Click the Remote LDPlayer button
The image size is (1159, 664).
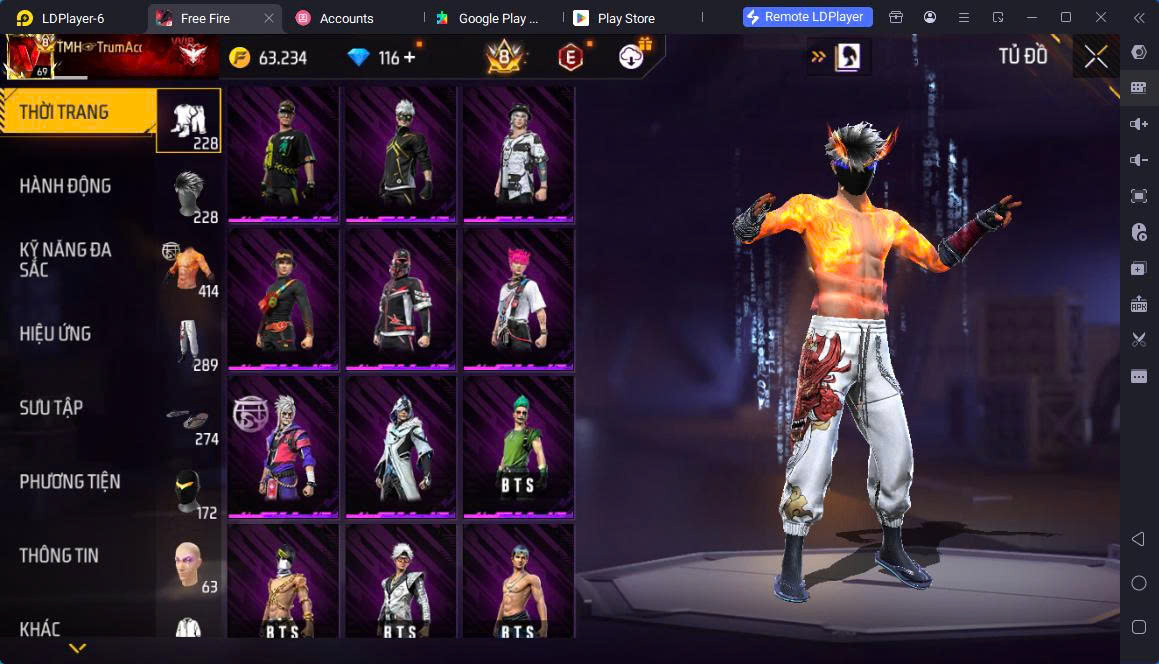click(x=808, y=17)
